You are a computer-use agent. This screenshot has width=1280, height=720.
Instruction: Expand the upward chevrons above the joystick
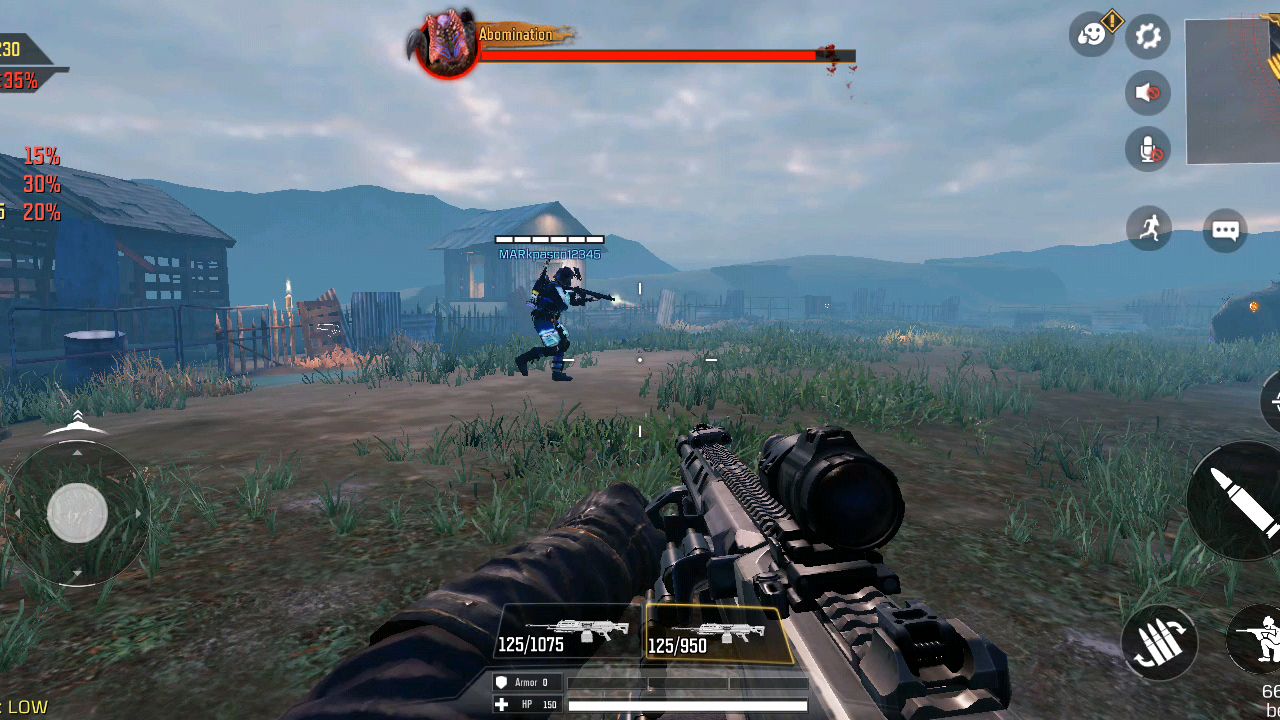pos(78,417)
